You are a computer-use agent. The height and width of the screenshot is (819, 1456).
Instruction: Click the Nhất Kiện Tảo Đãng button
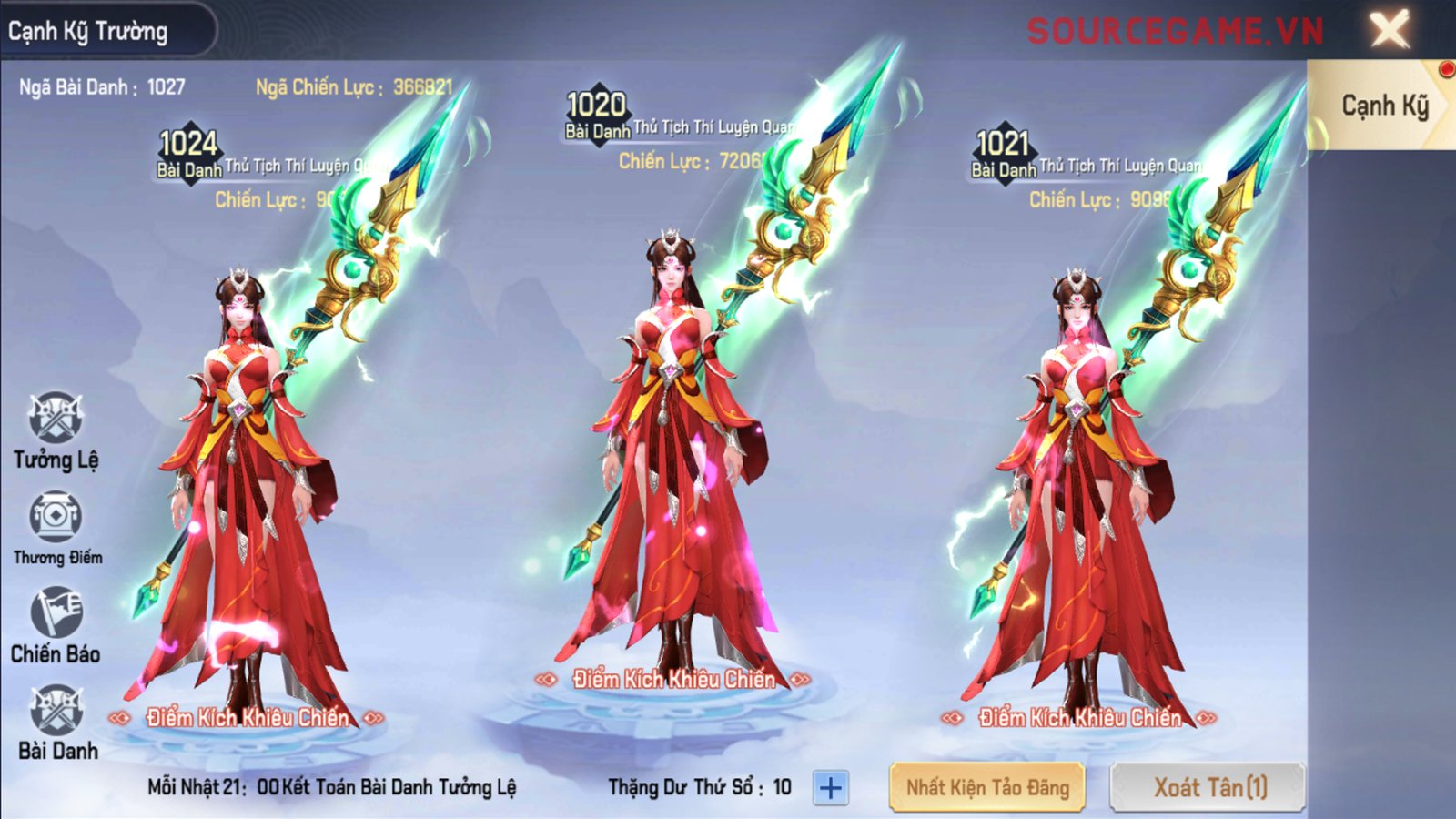tap(987, 787)
